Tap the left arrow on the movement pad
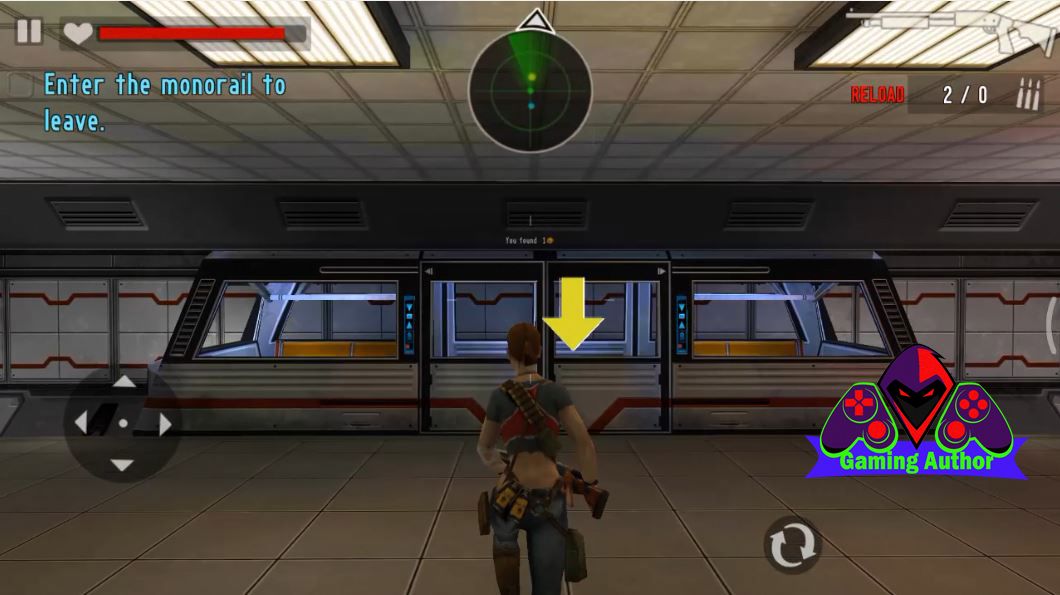 pos(82,423)
